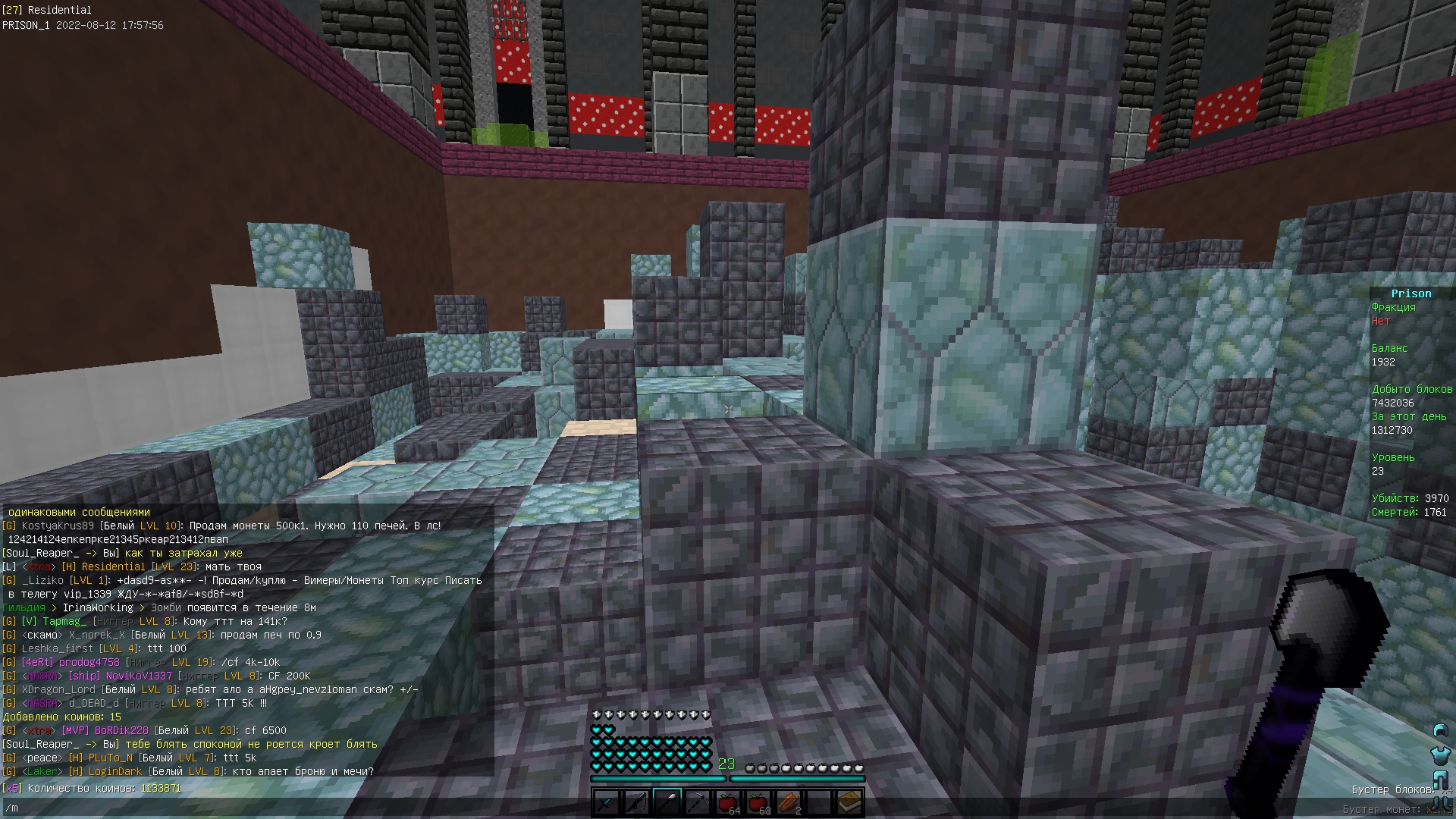Click the diamond helmet armor icon

(1441, 730)
